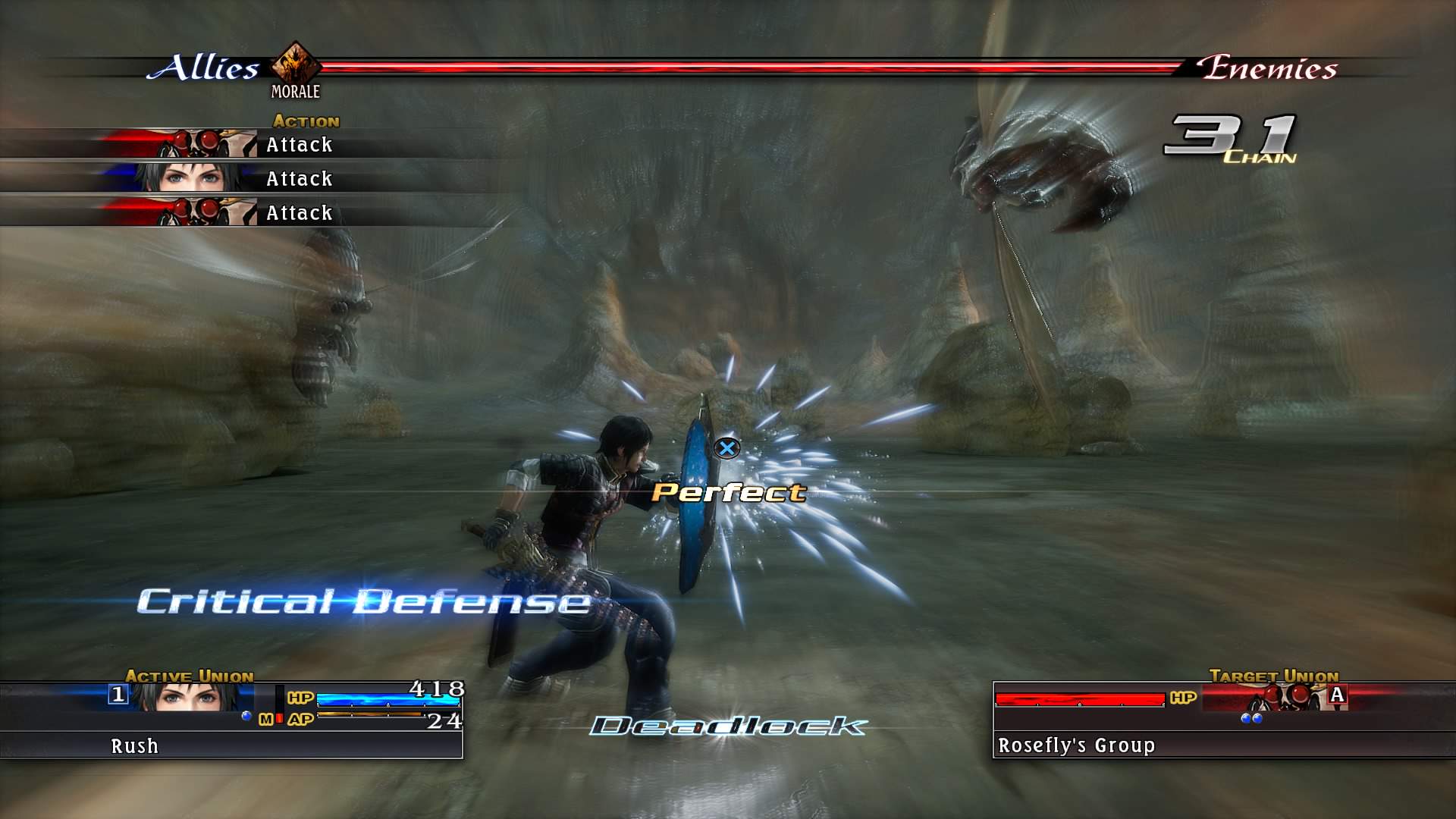The width and height of the screenshot is (1456, 819).
Task: Expand the third Attack command row
Action: [299, 212]
